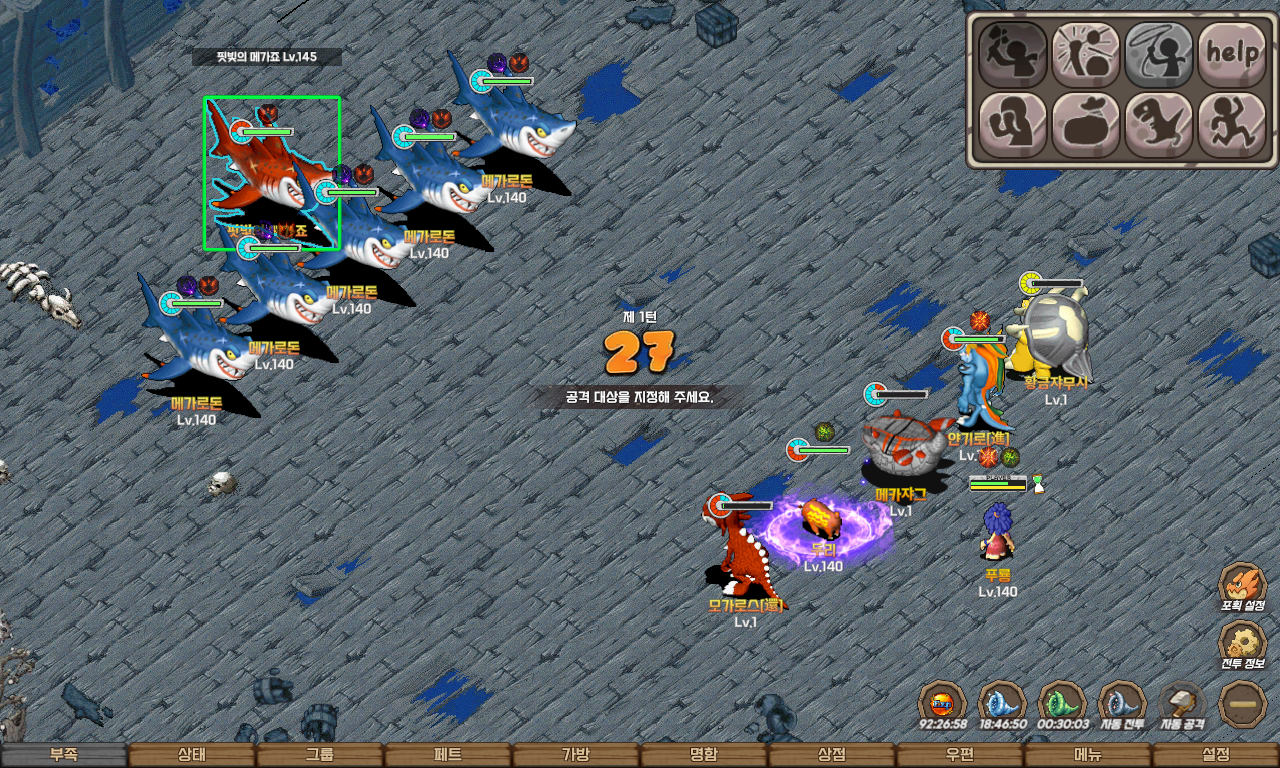This screenshot has height=768, width=1280.
Task: Flee battle with the running figure button
Action: 1232,126
